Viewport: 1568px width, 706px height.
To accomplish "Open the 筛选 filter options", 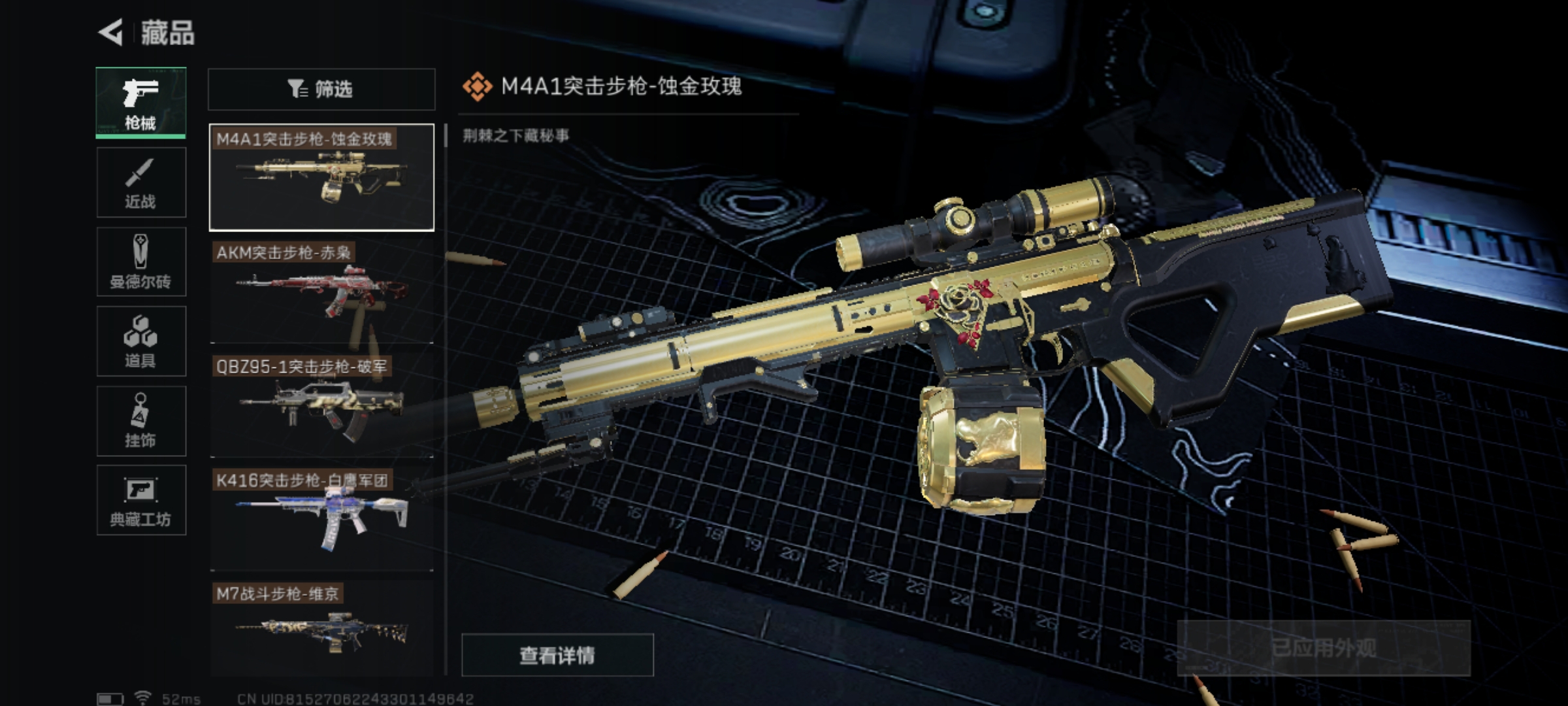I will coord(321,89).
